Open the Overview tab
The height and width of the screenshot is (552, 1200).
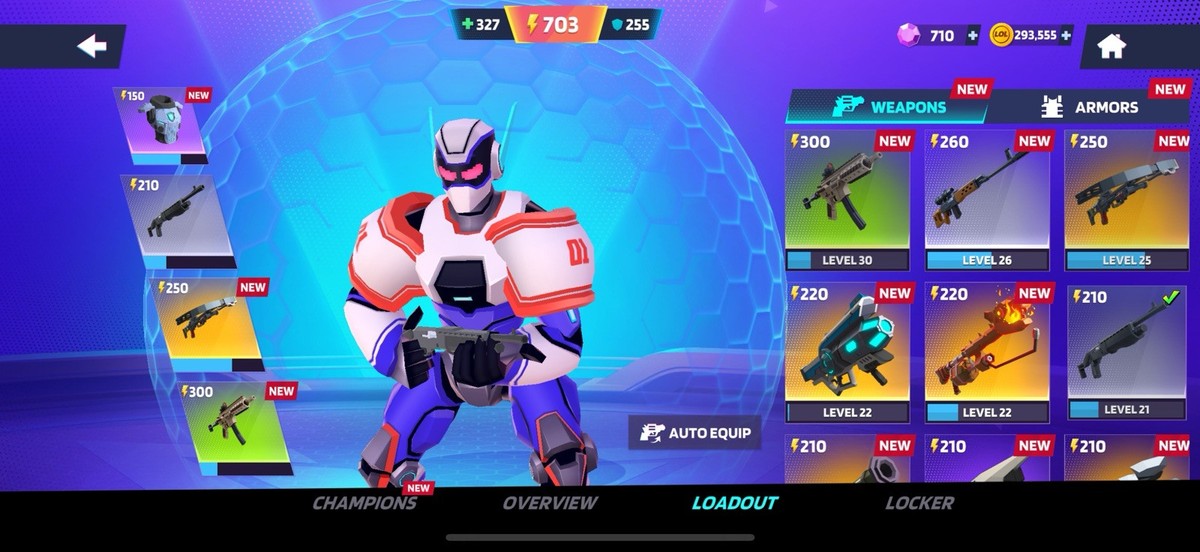(550, 503)
